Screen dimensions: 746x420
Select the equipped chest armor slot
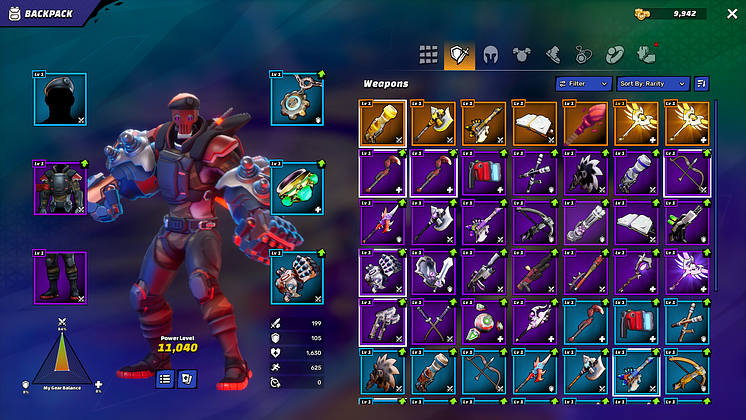pos(60,187)
